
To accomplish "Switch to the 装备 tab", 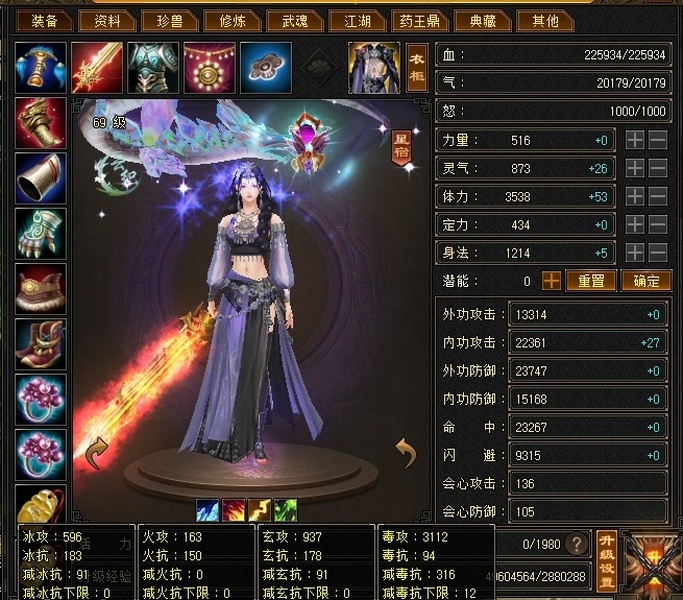I will [44, 21].
